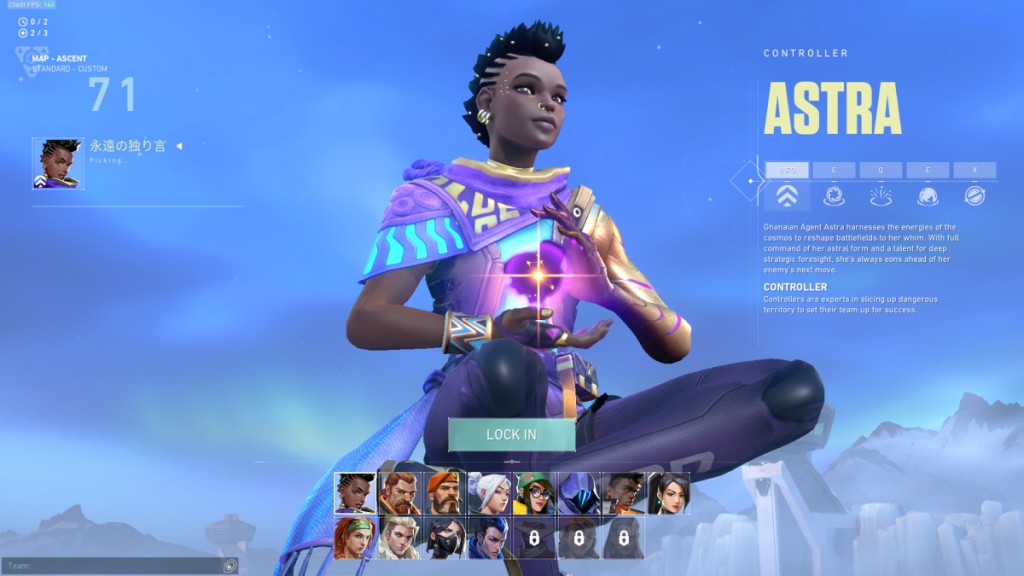
Task: Choose Sage from the agent grid
Action: 668,493
